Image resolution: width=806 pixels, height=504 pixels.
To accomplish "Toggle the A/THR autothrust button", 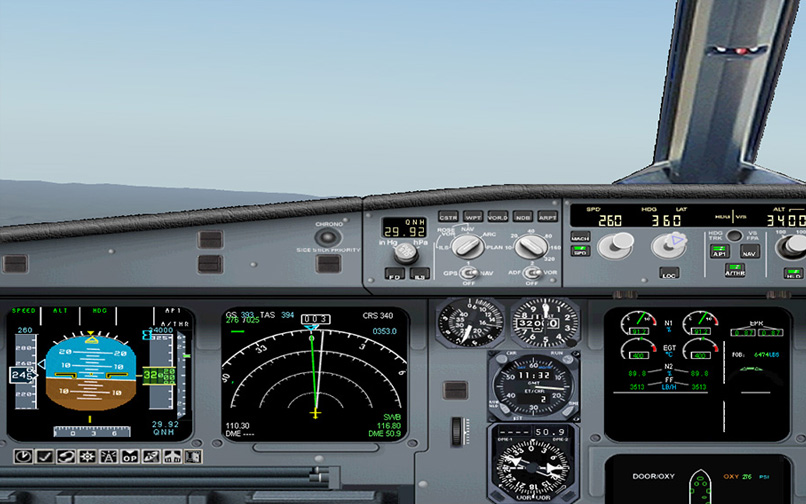I will (x=735, y=270).
